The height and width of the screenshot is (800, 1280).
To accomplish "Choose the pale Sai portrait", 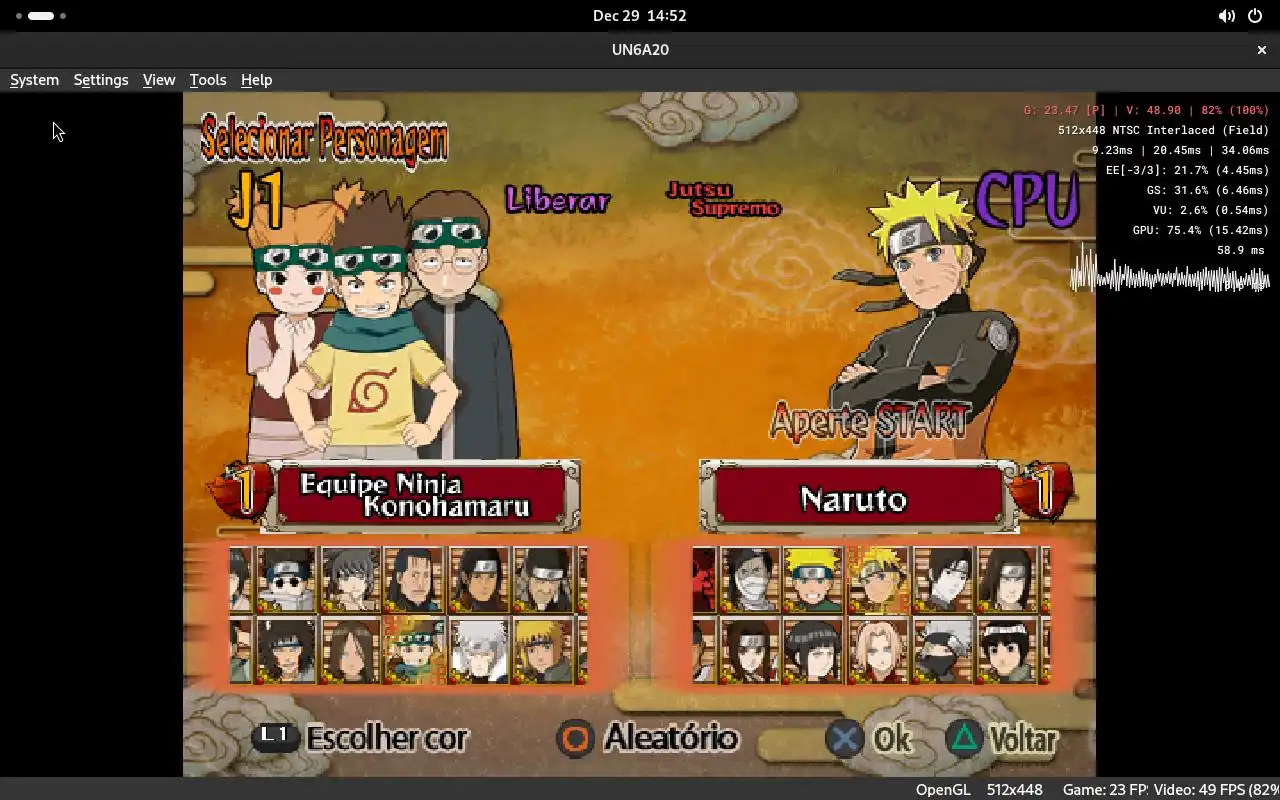I will [943, 580].
